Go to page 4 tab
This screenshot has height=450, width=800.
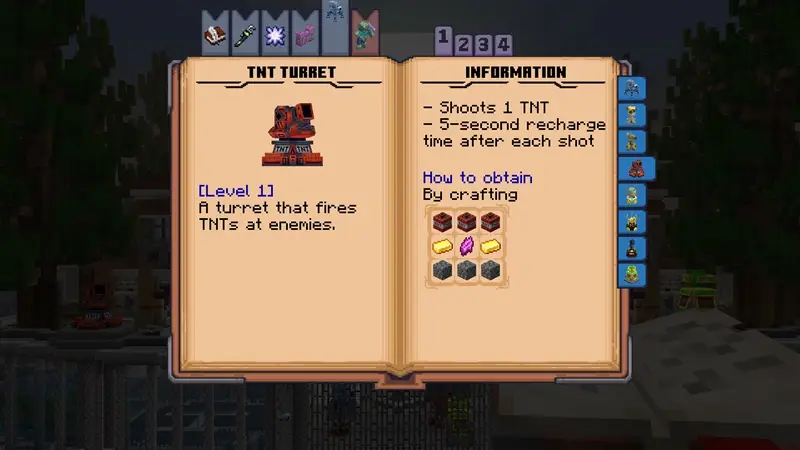pos(504,45)
